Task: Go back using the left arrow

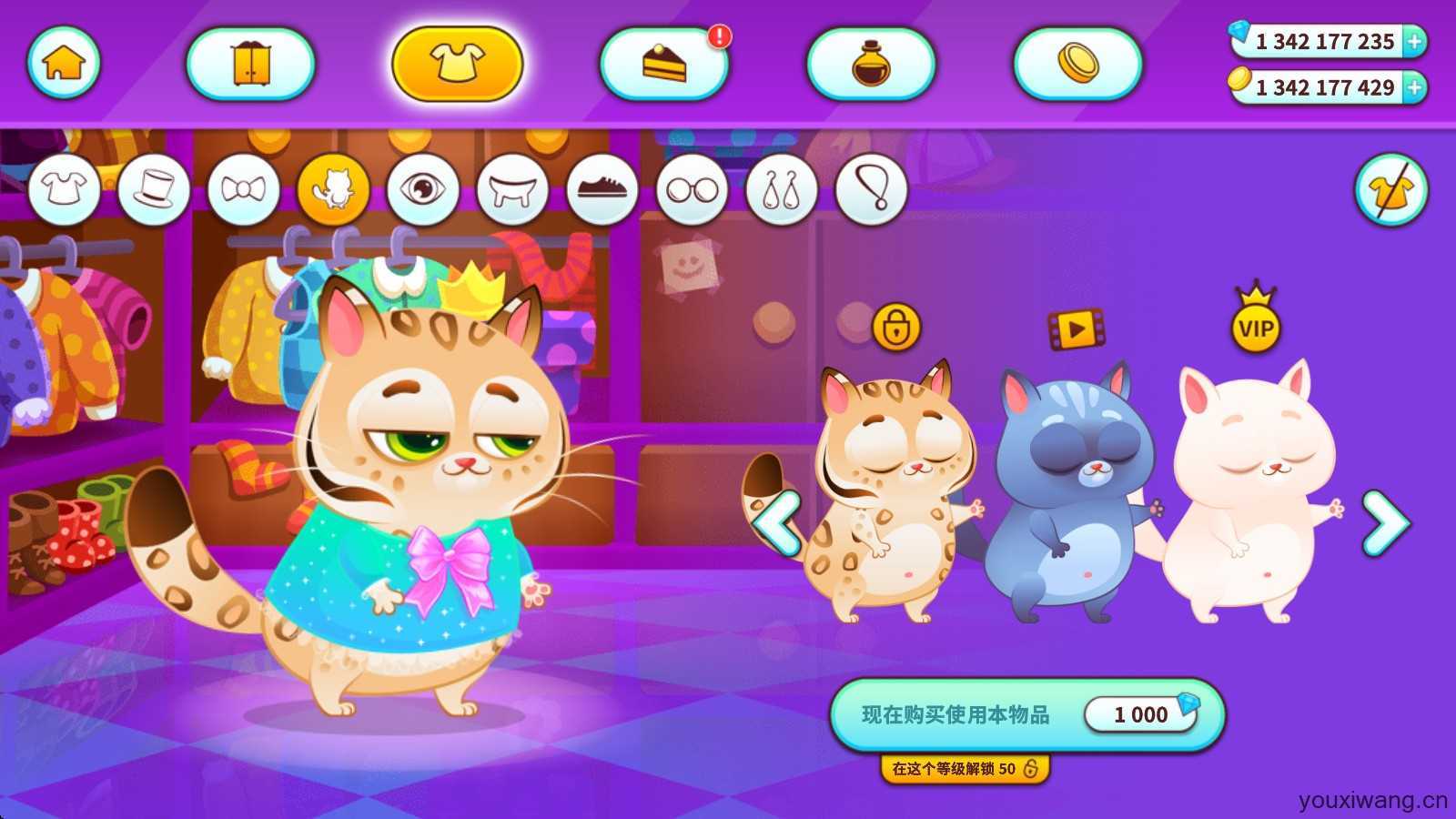Action: point(778,521)
